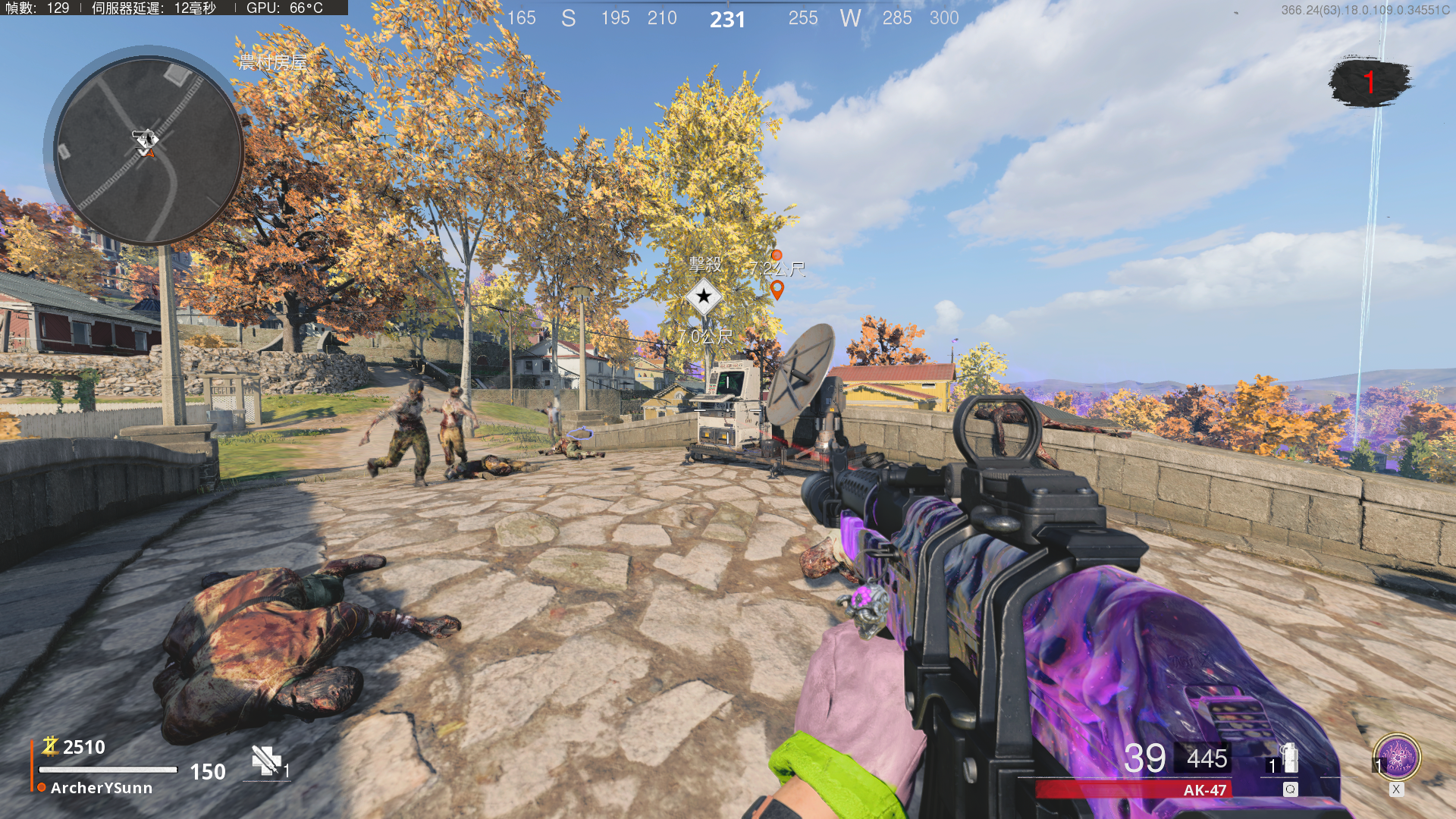Image resolution: width=1456 pixels, height=819 pixels.
Task: Select the stun grenade equipment icon
Action: [1289, 759]
